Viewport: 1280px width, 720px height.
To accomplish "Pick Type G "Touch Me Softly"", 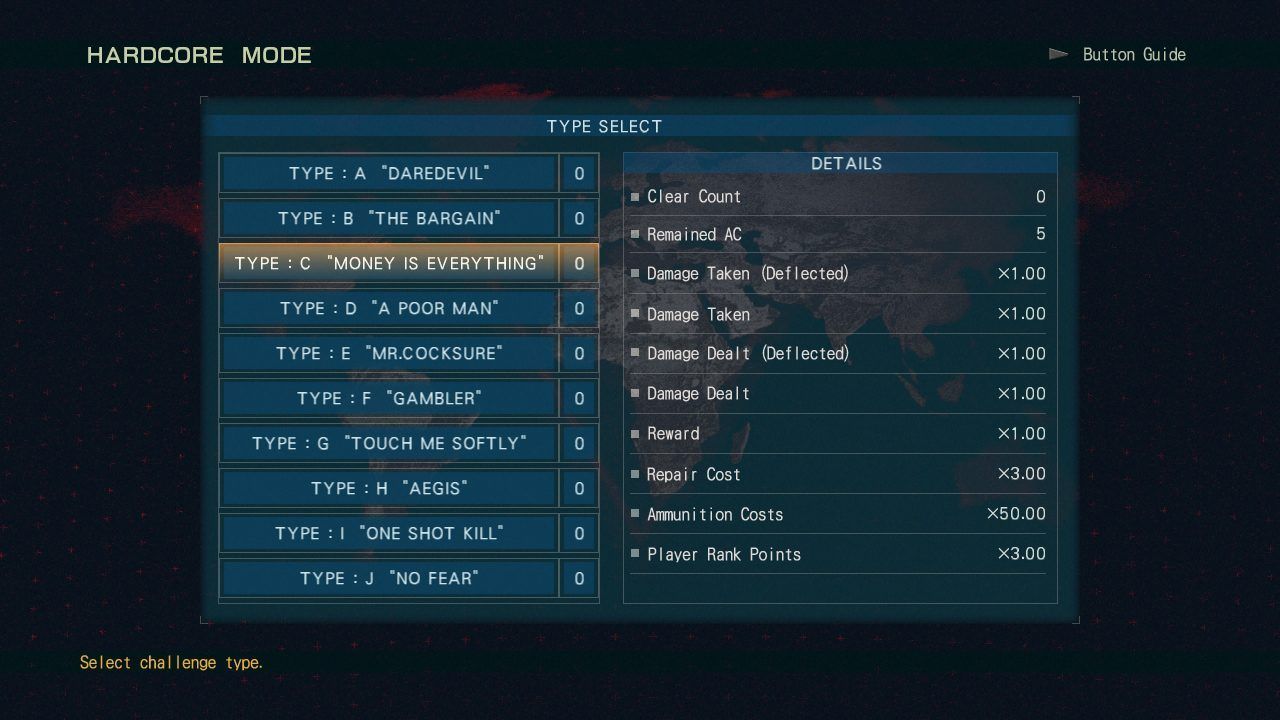I will coord(389,443).
